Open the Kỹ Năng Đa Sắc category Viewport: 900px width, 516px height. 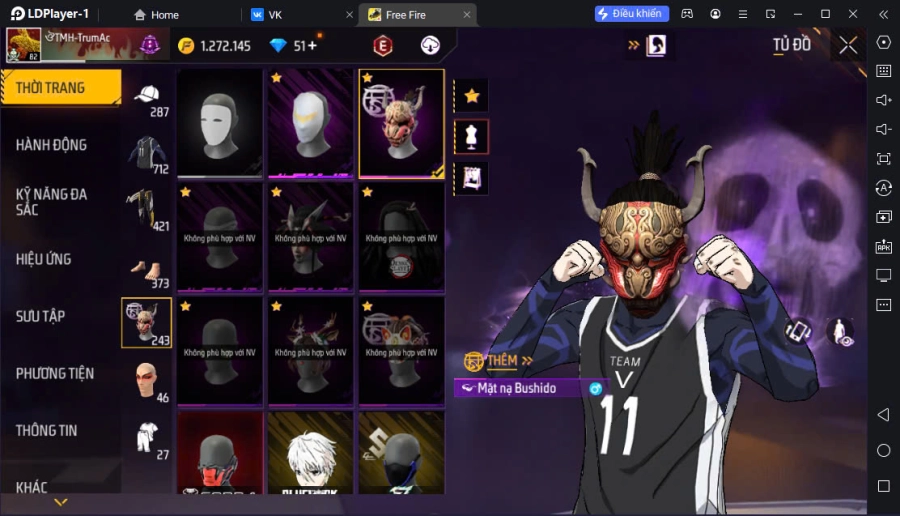[52, 201]
